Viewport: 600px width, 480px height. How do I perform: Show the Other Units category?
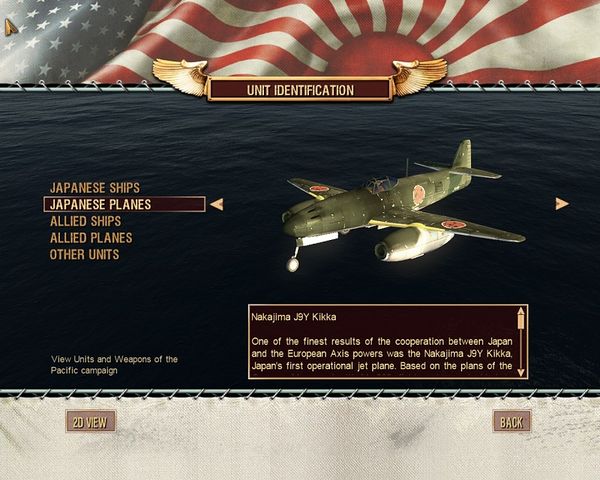point(85,255)
